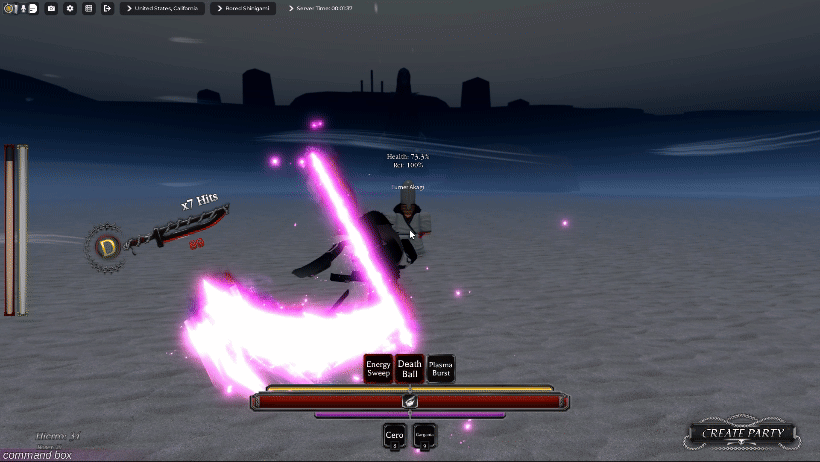Open the list panel in top bar
Screen dimensions: 820x462
tap(89, 8)
